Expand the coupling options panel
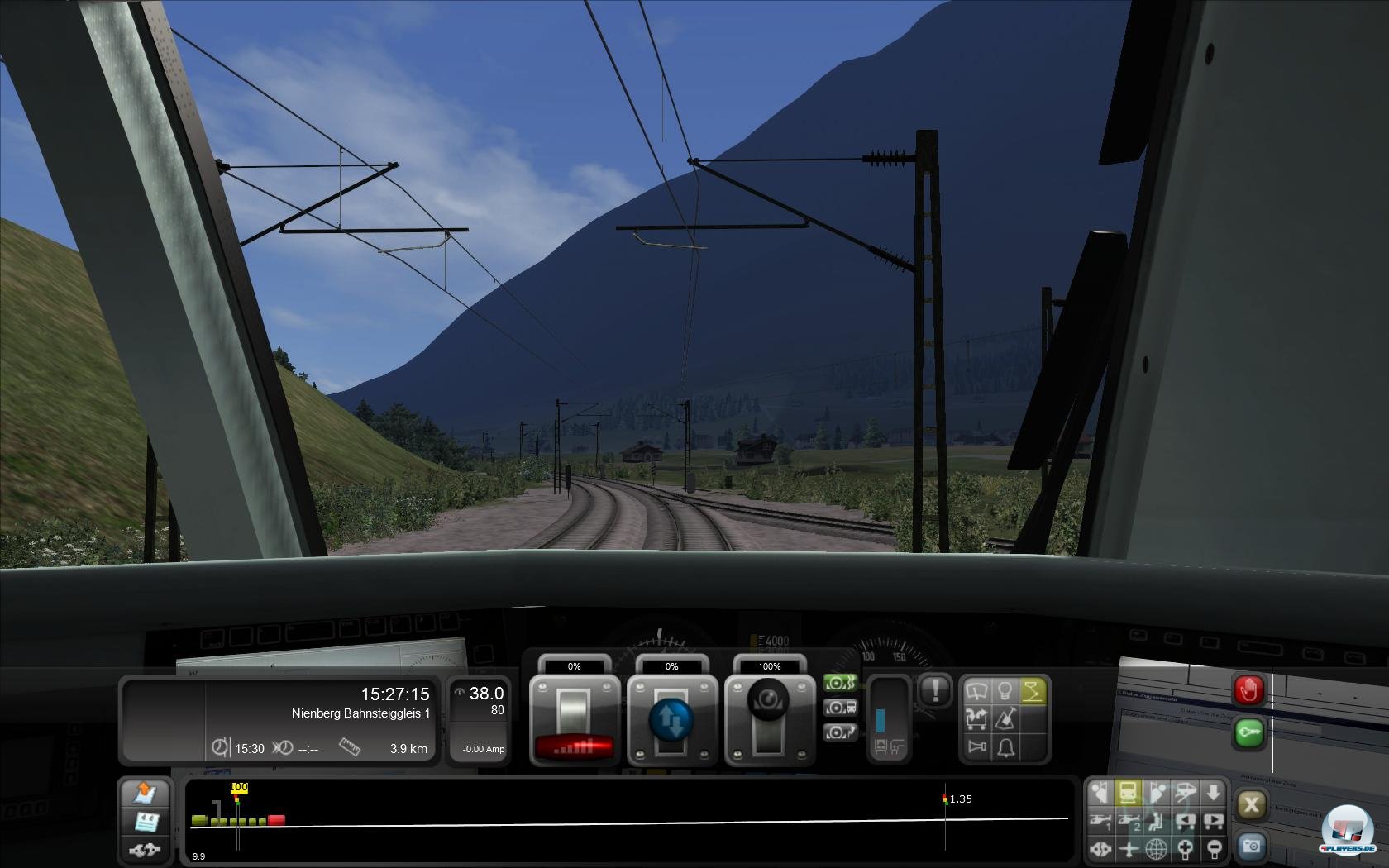This screenshot has height=868, width=1389. pyautogui.click(x=145, y=850)
